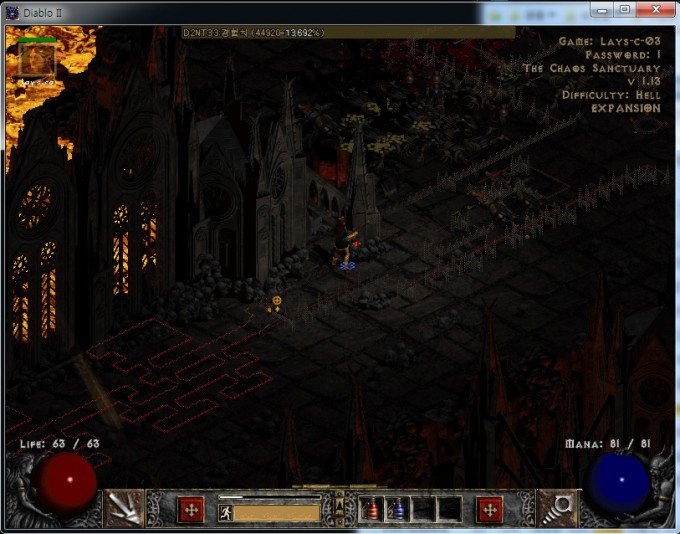Use the red healing potion in the belt
680x534 pixels.
[x=372, y=510]
